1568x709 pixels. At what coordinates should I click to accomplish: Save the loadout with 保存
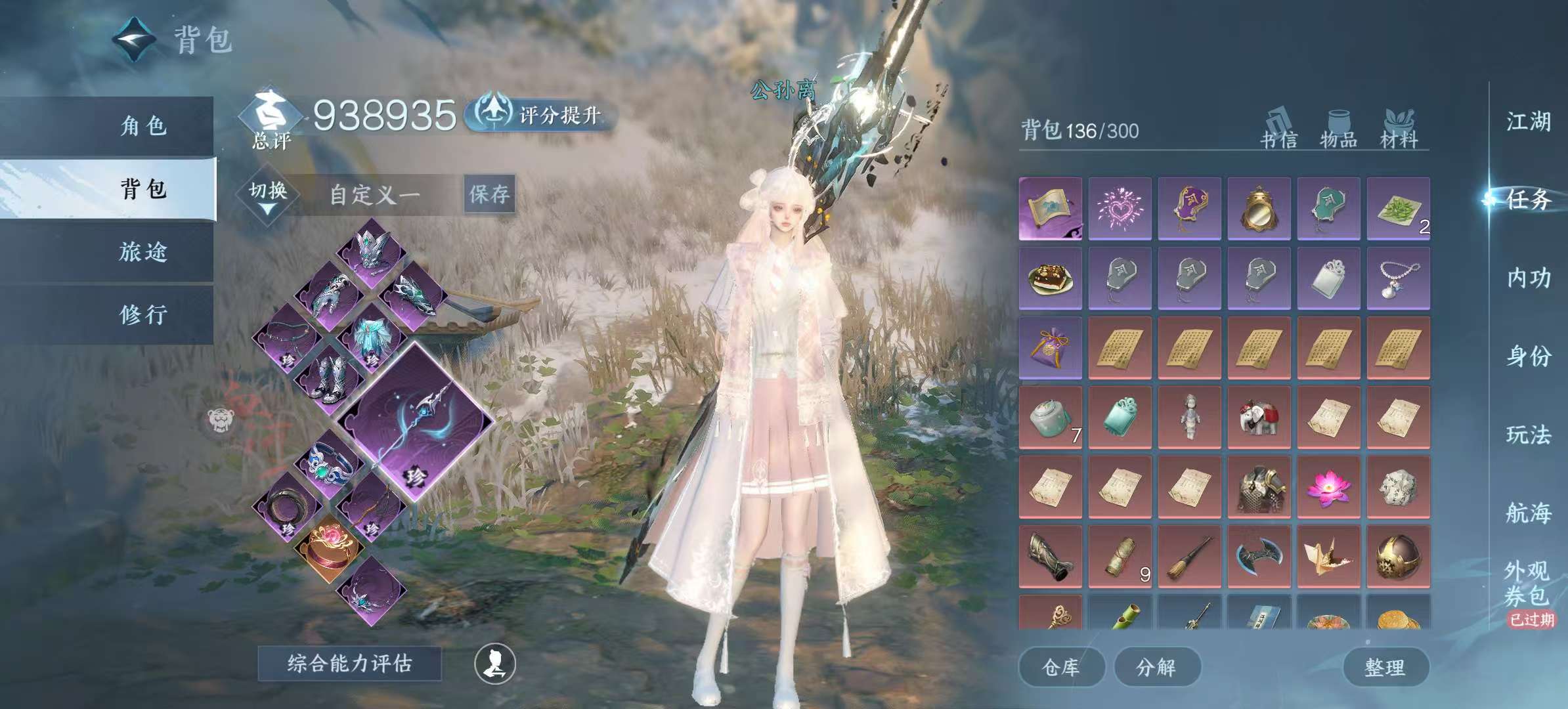click(x=489, y=194)
